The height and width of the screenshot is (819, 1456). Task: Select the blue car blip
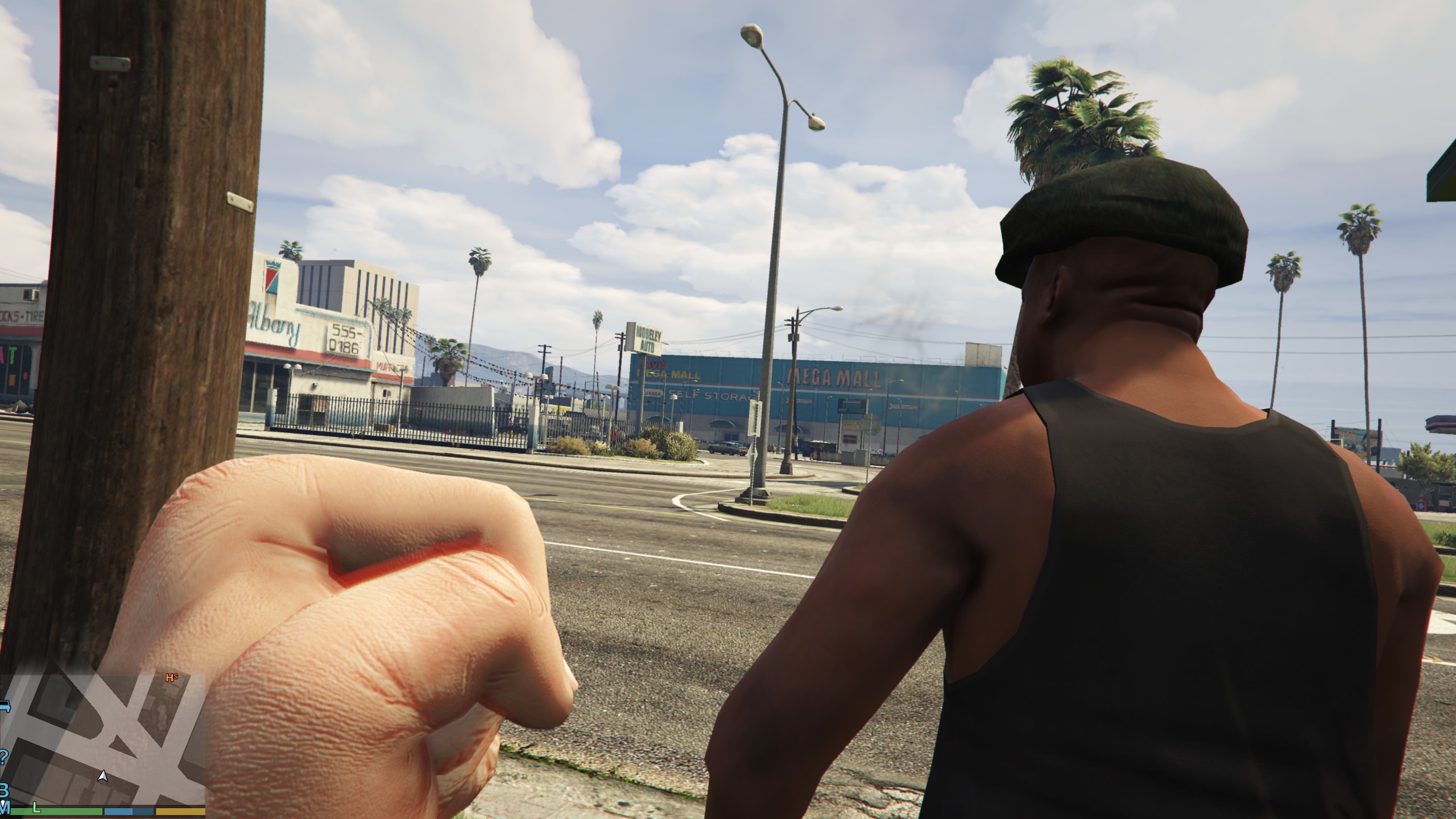5,707
